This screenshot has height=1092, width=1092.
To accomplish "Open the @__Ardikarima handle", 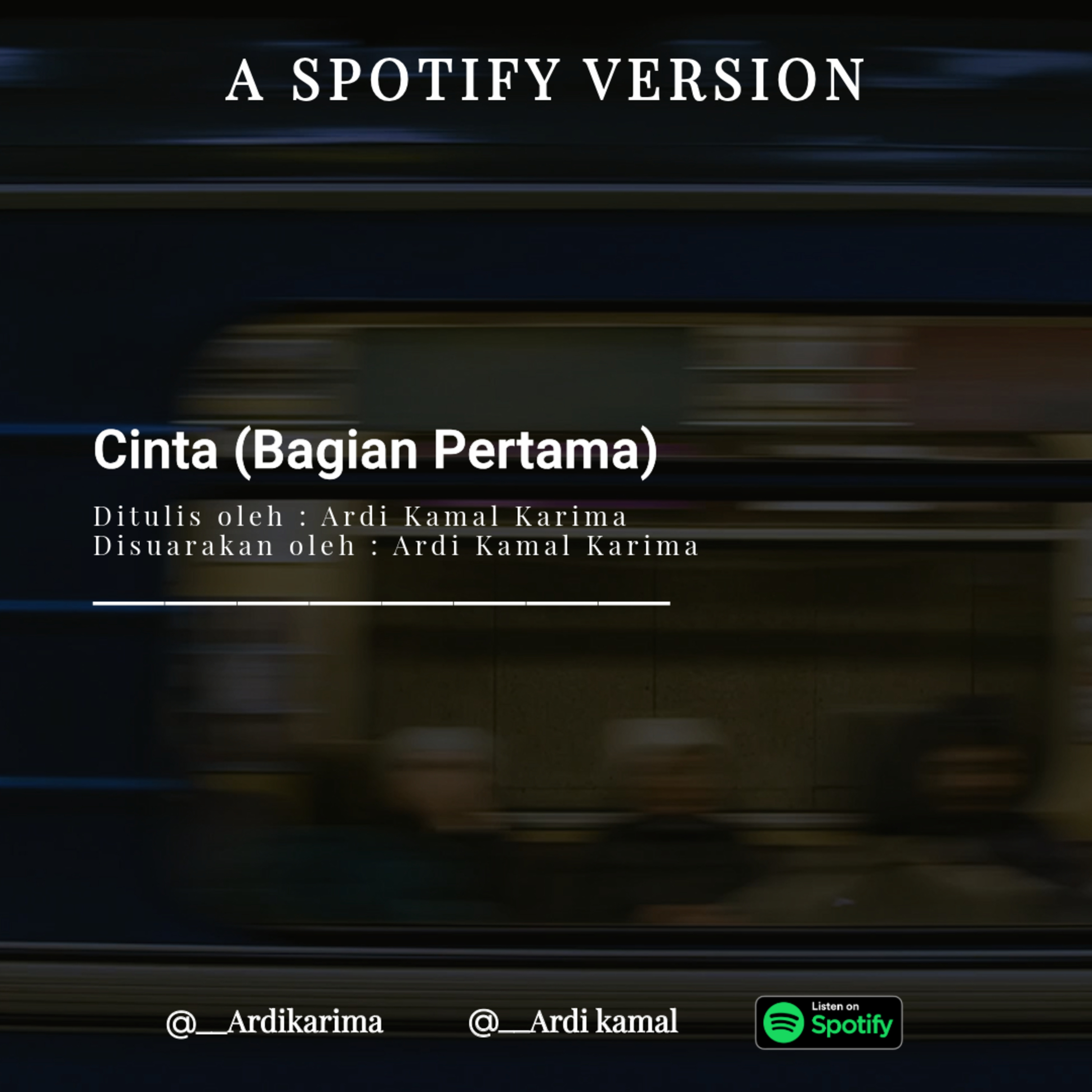I will [275, 1022].
